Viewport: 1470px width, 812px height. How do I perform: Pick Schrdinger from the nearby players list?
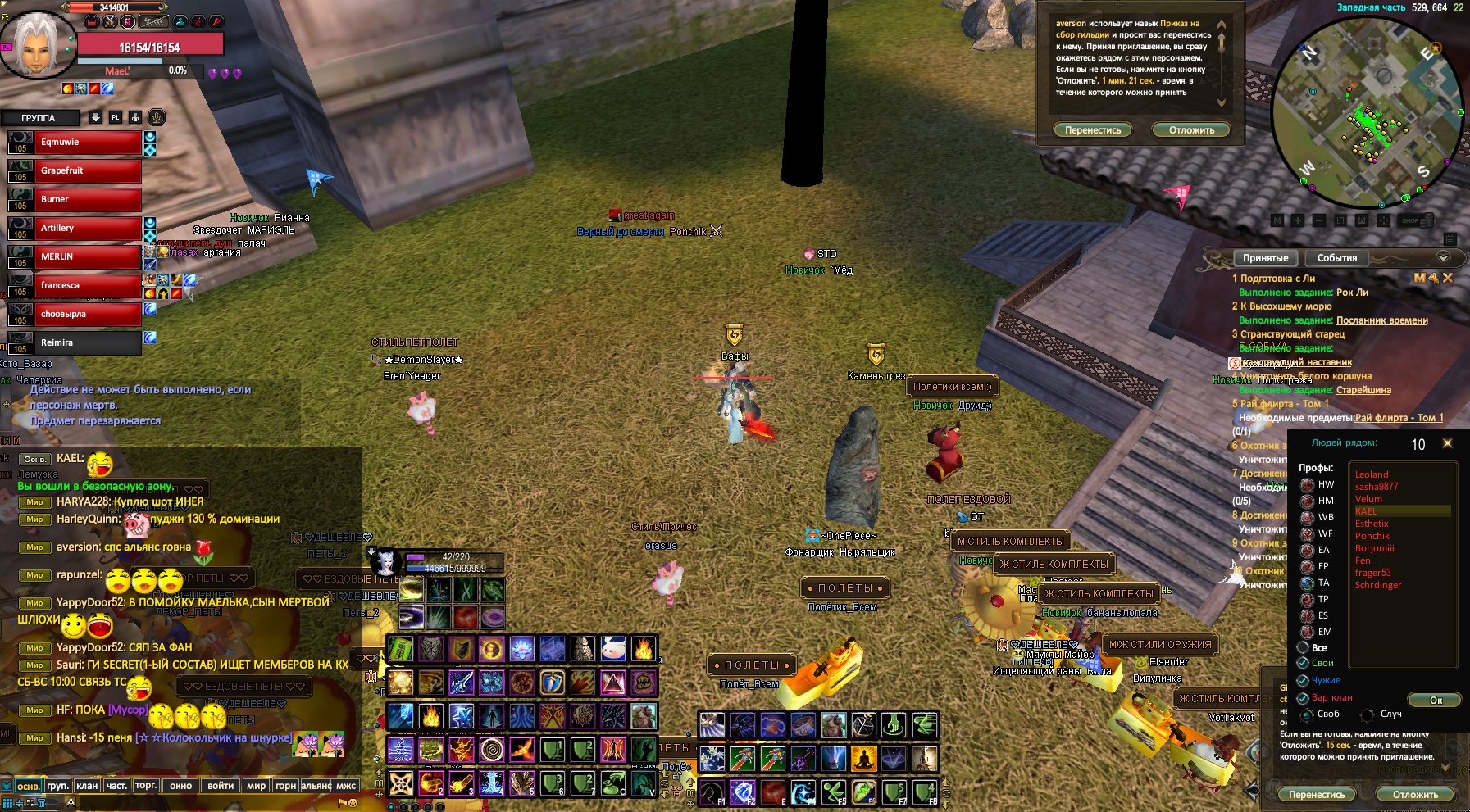(1378, 585)
